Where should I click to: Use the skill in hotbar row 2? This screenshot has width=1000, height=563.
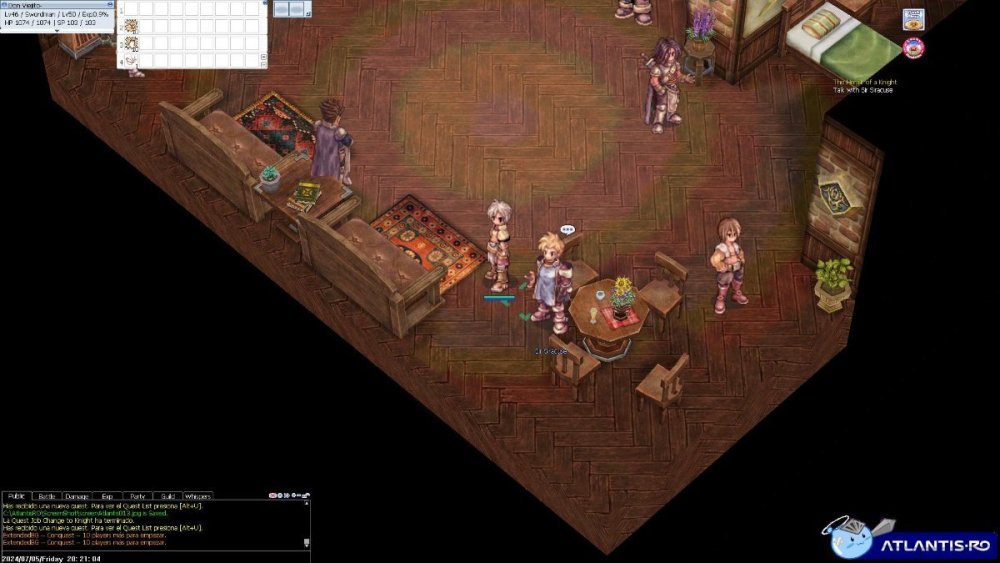coord(131,26)
